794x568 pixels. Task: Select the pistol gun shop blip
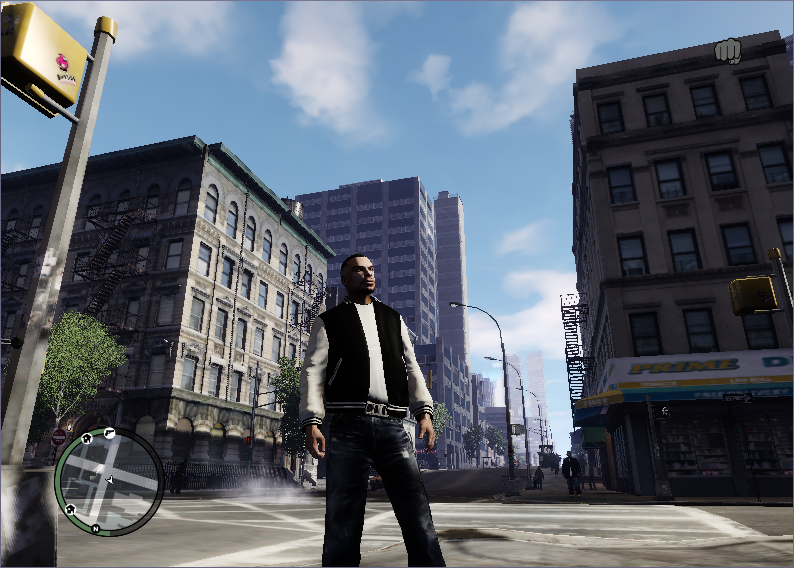(110, 433)
